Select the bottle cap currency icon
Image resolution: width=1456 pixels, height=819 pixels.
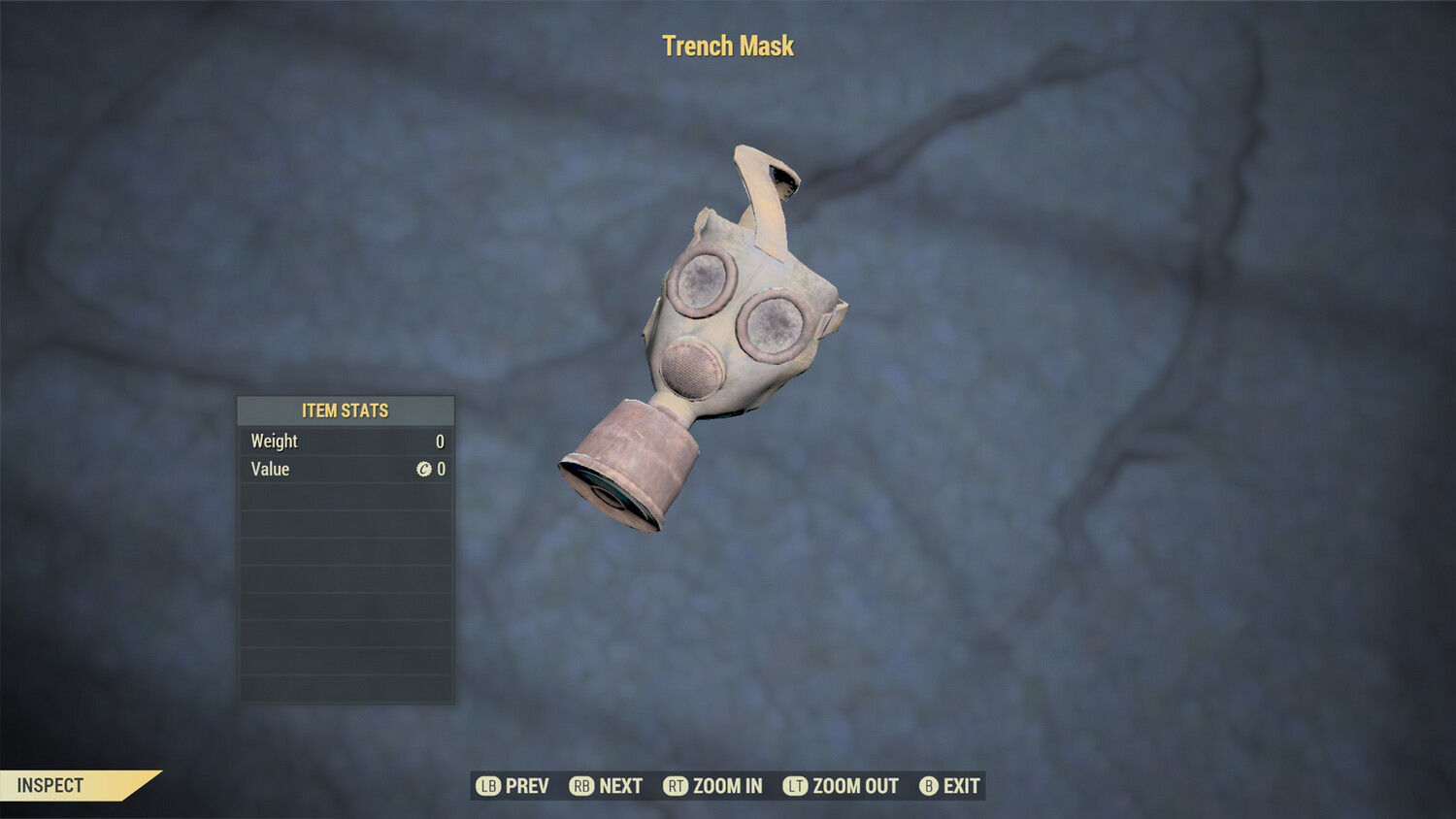pyautogui.click(x=424, y=470)
